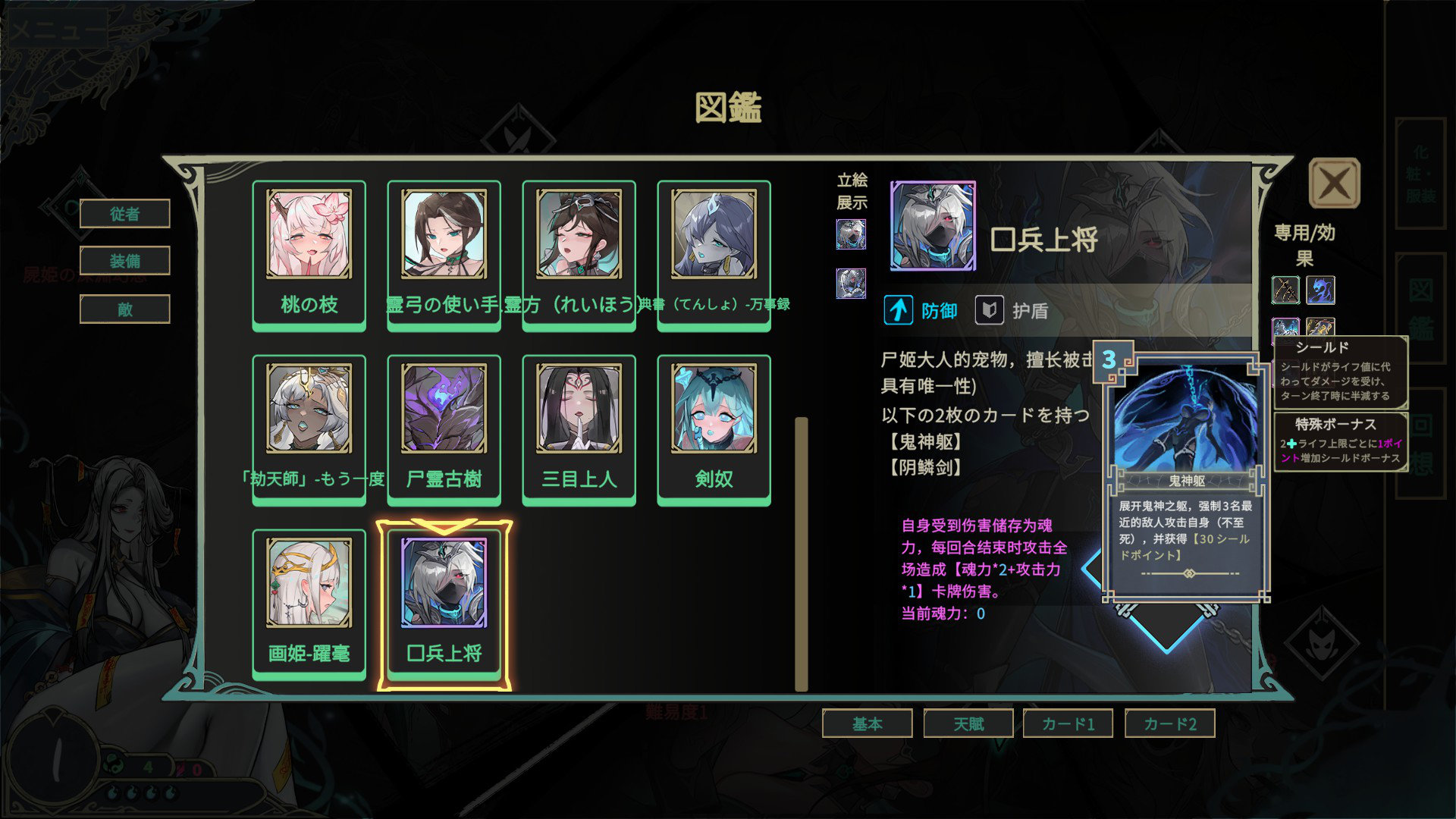
Task: Switch to the 従者 category
Action: tap(124, 214)
